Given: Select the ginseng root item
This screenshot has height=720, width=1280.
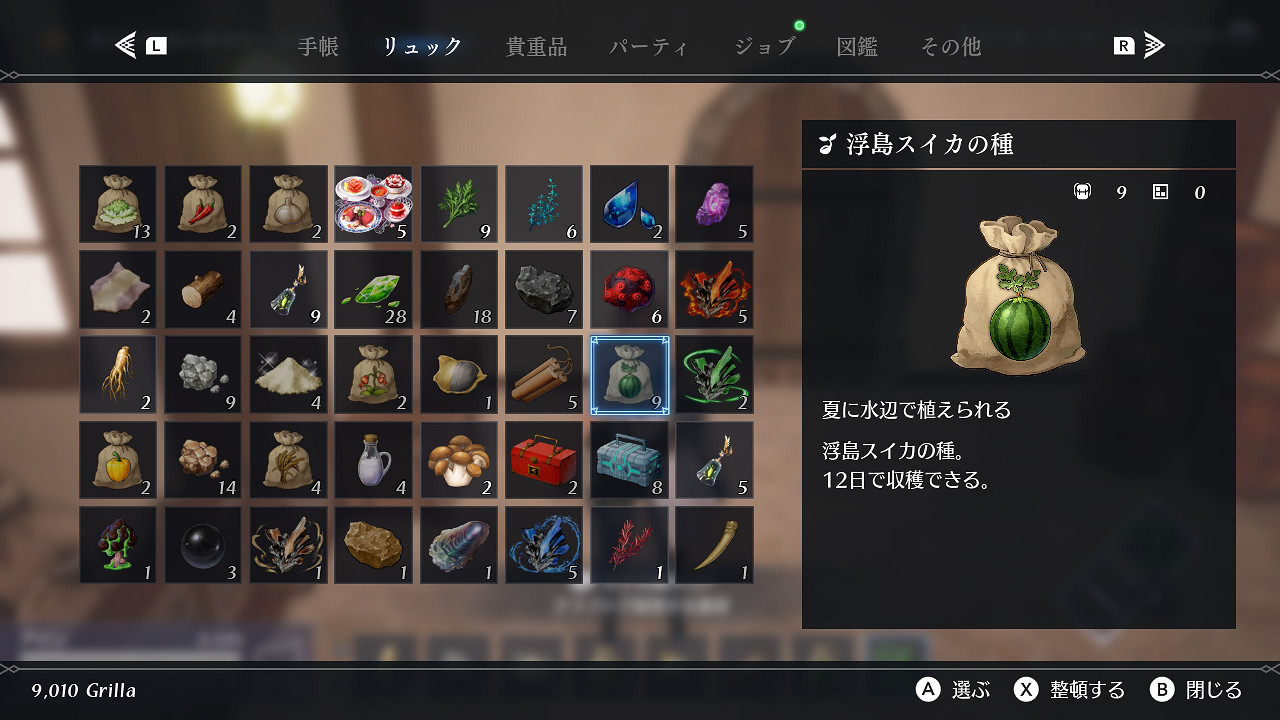Looking at the screenshot, I should (118, 375).
